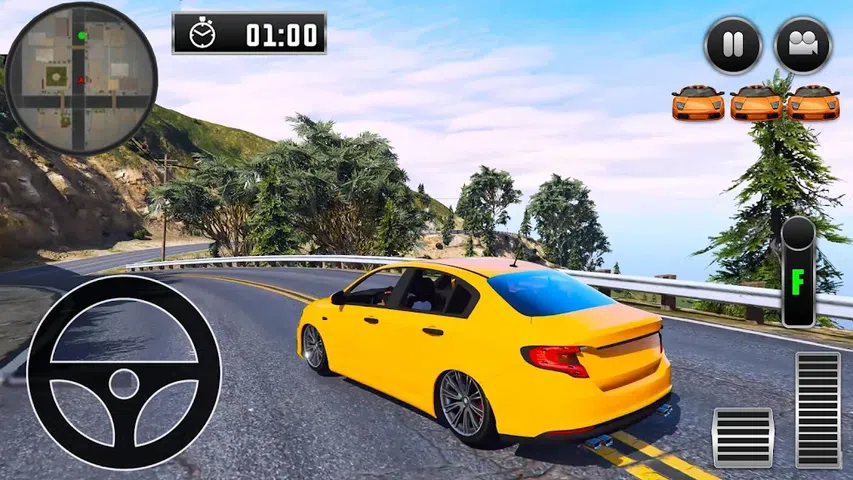The height and width of the screenshot is (480, 853).
Task: Switch camera view with the camera button
Action: click(x=803, y=45)
